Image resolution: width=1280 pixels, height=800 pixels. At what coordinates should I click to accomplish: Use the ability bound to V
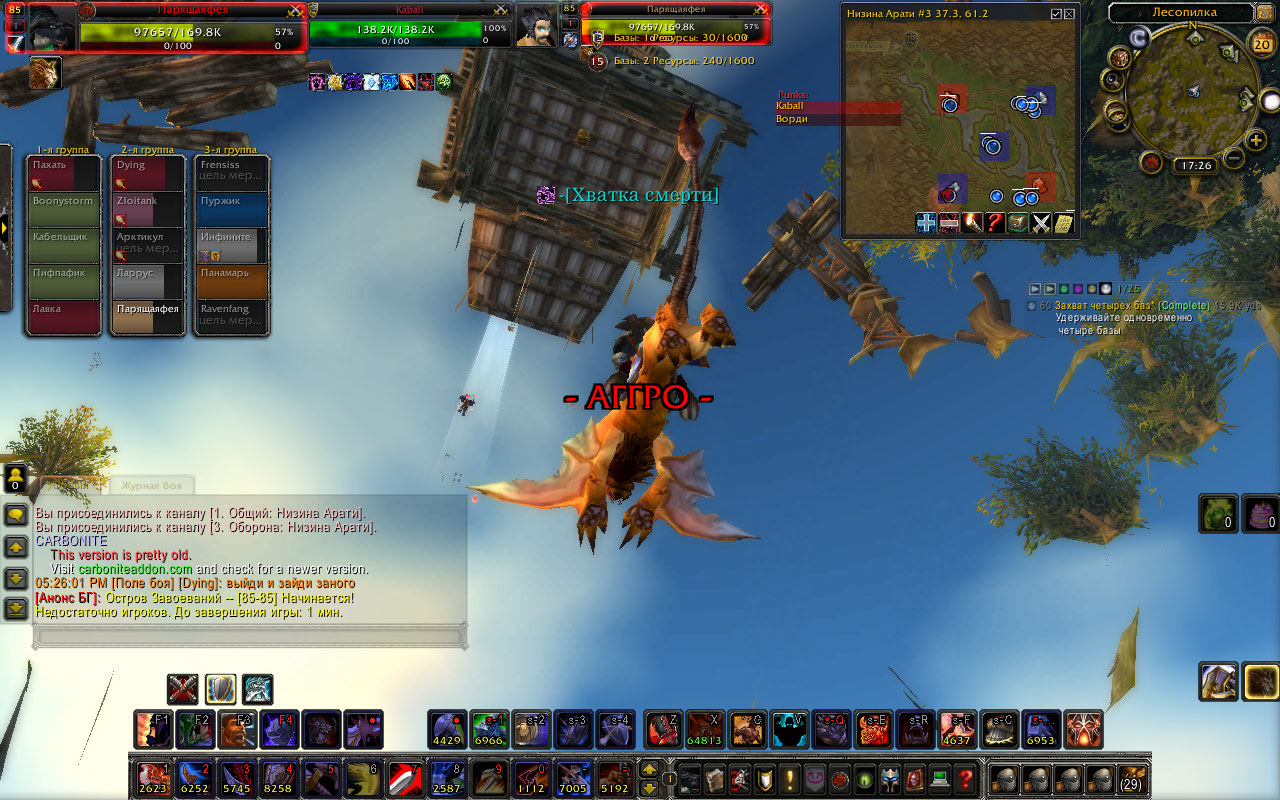(789, 729)
